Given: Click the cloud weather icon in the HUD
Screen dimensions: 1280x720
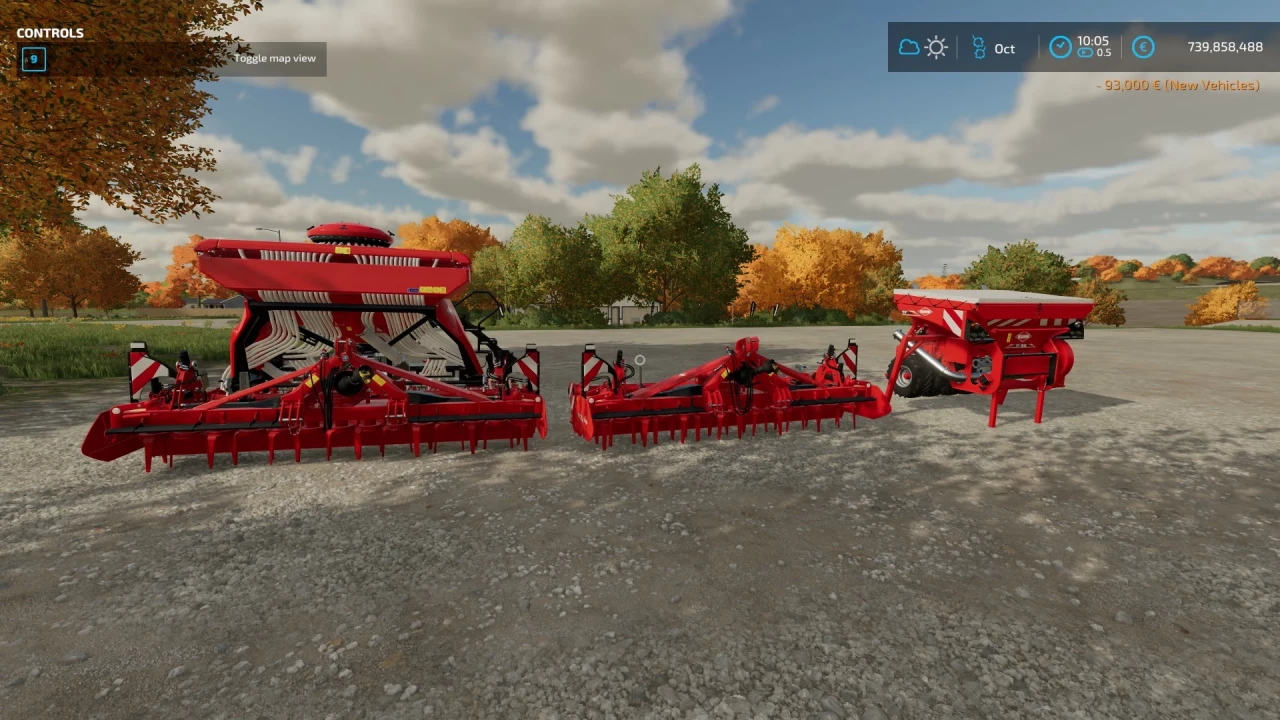Looking at the screenshot, I should pyautogui.click(x=909, y=46).
